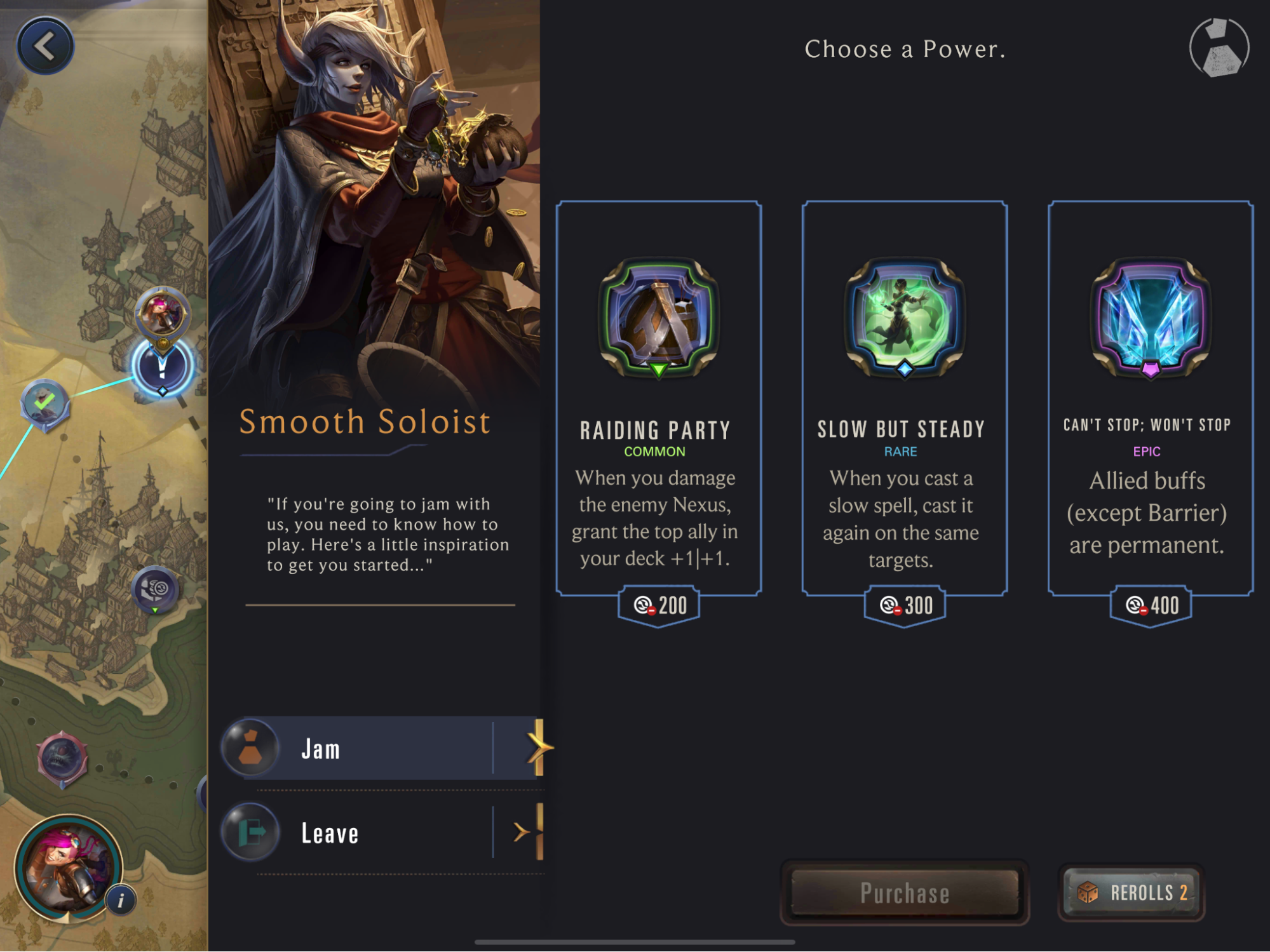
Task: Click the monster encounter node on map
Action: pos(62,758)
